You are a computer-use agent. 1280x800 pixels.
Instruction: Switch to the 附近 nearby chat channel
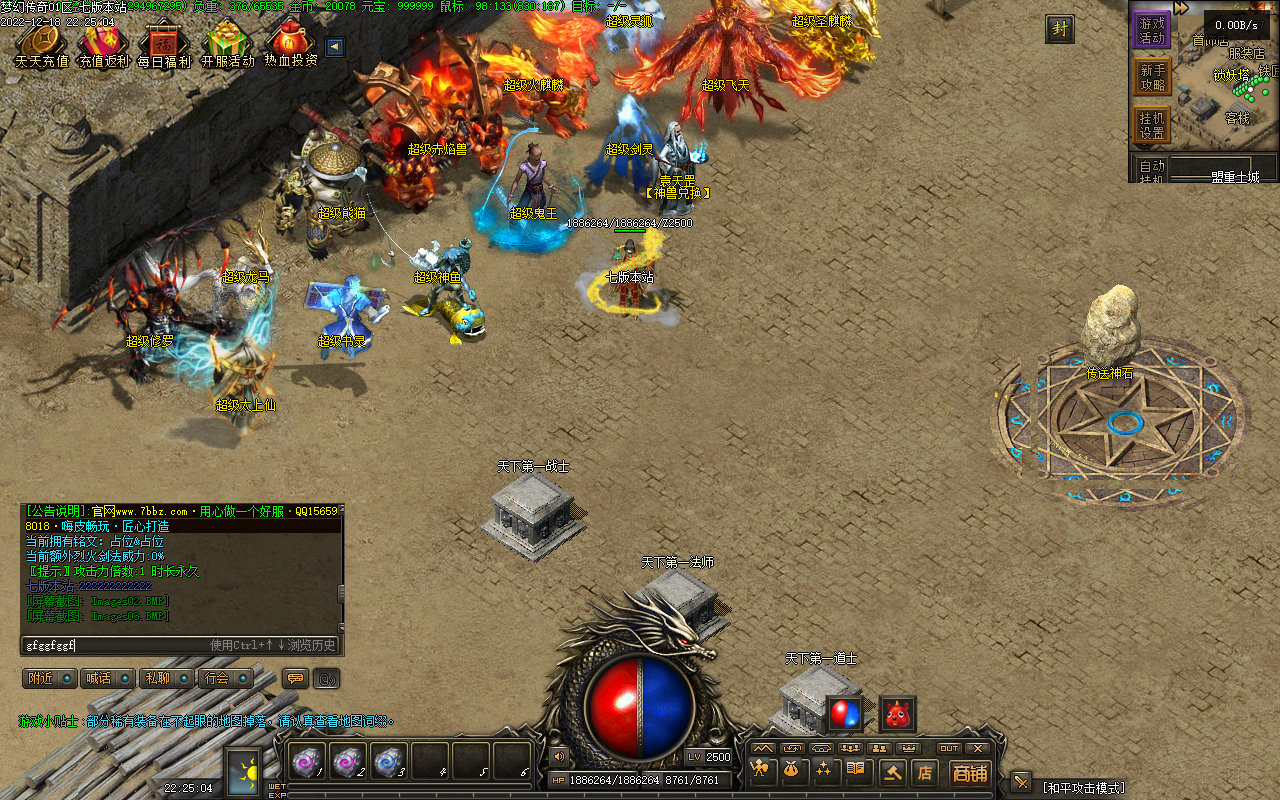[49, 678]
